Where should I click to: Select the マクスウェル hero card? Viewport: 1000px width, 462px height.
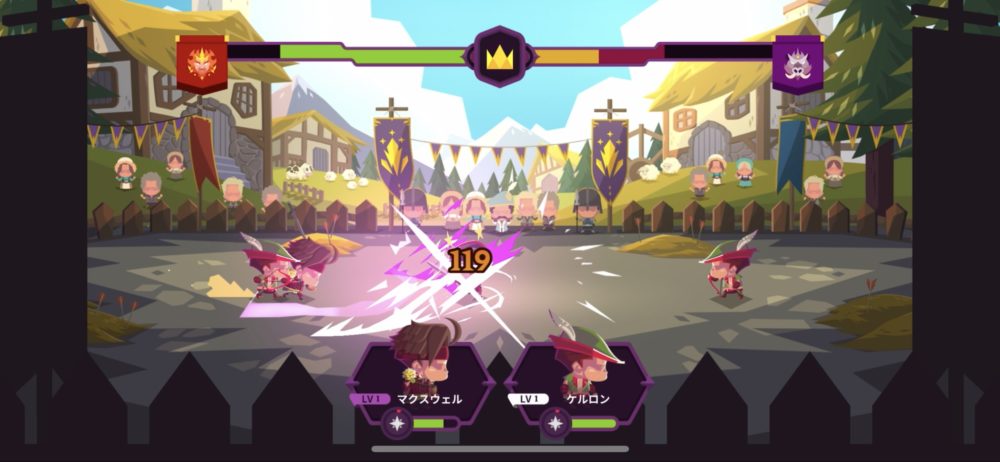coord(421,377)
